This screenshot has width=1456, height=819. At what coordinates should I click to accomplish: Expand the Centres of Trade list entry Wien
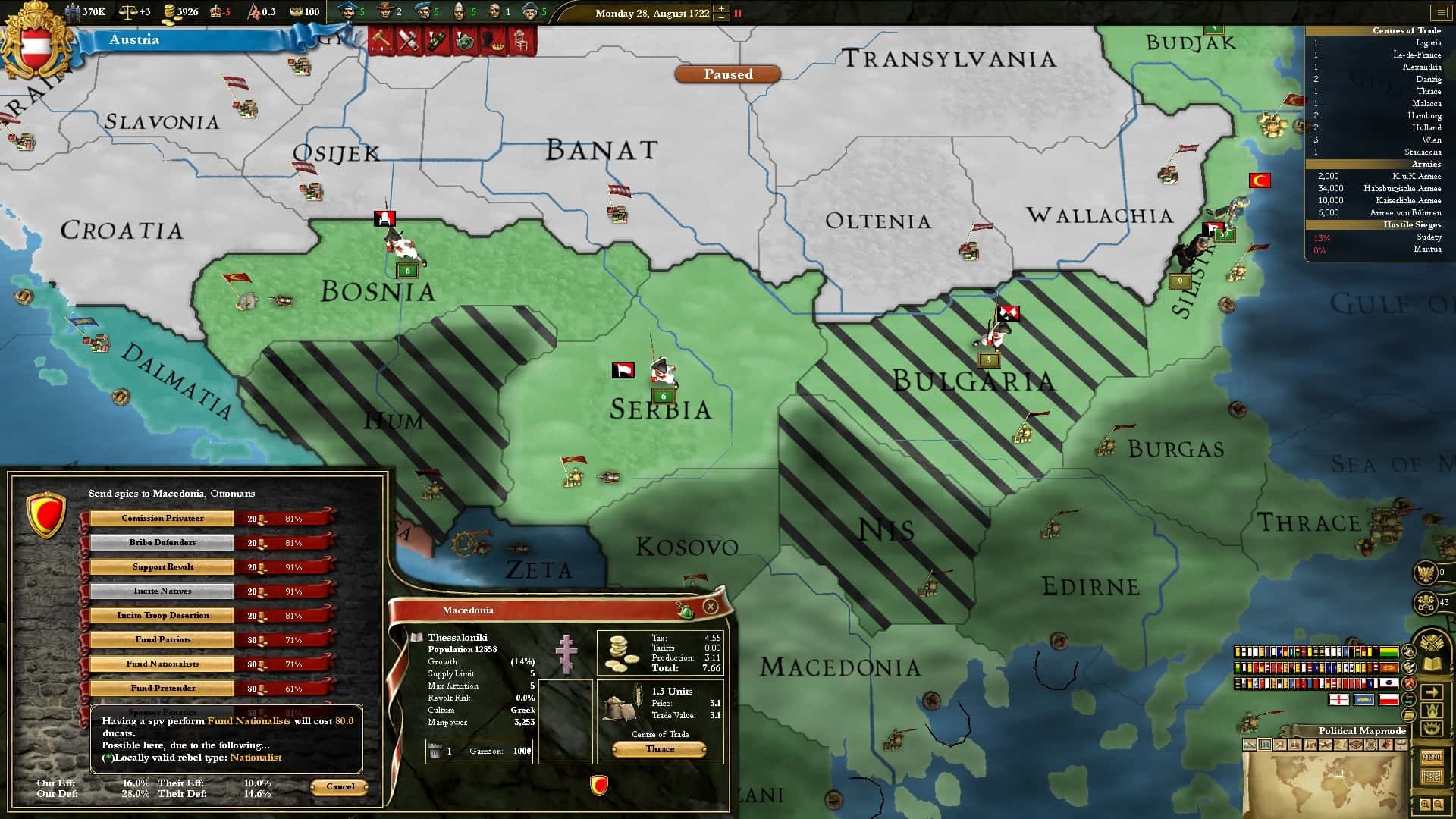click(1432, 140)
